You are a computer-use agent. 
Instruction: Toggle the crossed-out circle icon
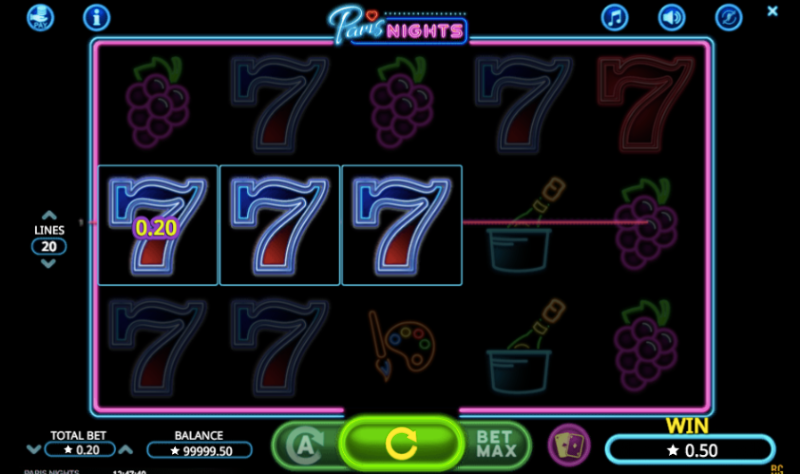(729, 17)
